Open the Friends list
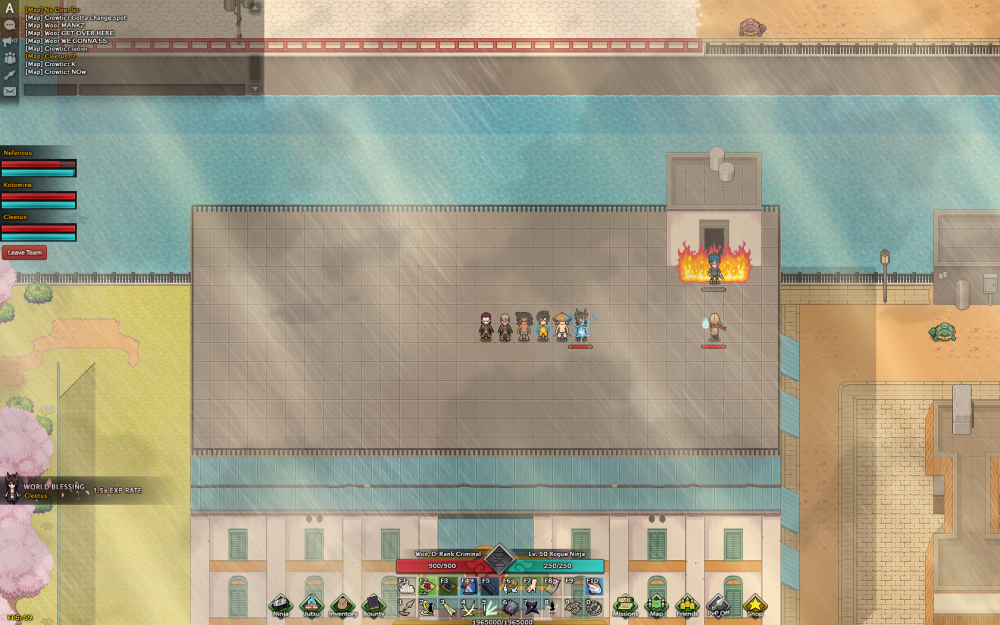The width and height of the screenshot is (1000, 625). point(687,605)
